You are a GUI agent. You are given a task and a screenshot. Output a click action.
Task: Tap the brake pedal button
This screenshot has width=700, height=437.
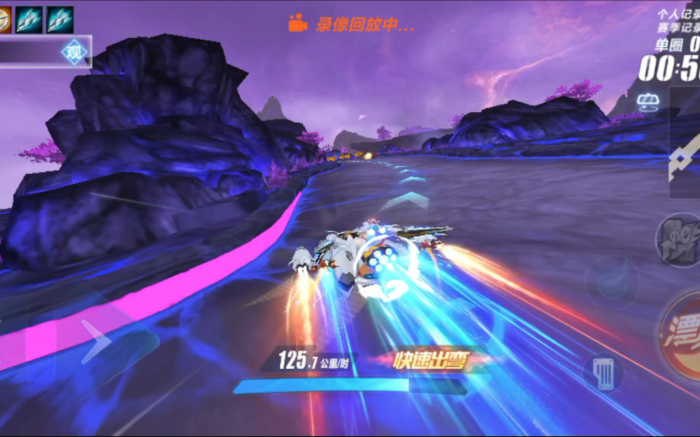click(x=602, y=372)
